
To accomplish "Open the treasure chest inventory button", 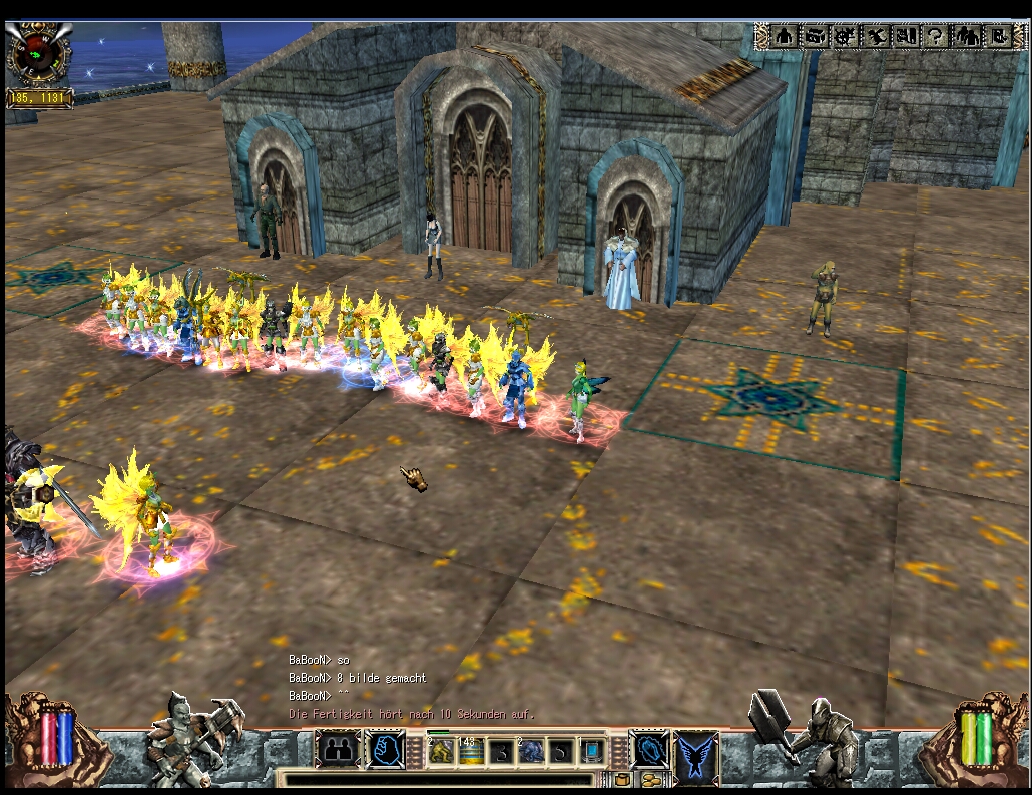I will point(815,36).
